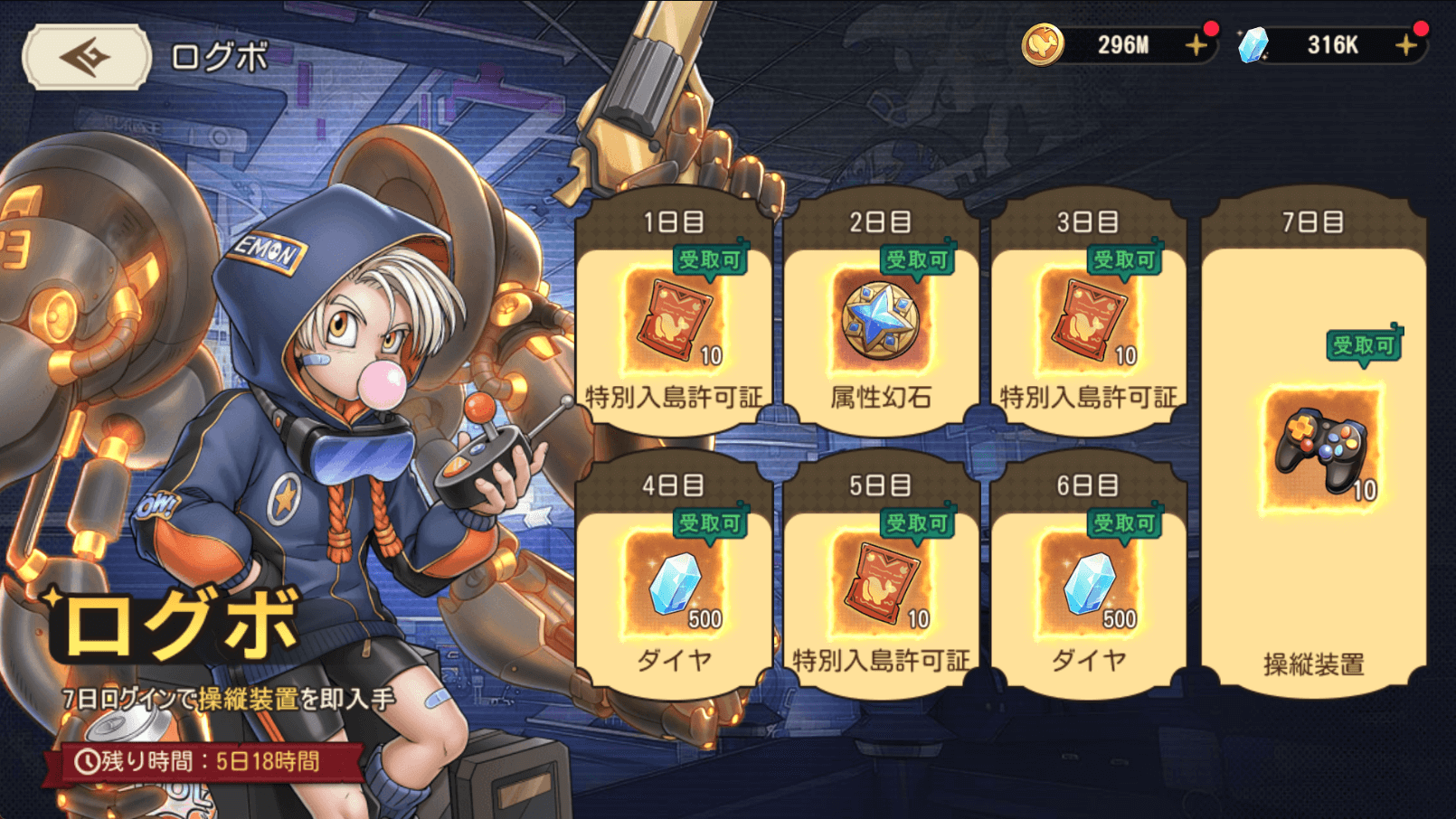Claim the Day 1 (1日目) login reward
The width and height of the screenshot is (1456, 819).
pos(674,321)
